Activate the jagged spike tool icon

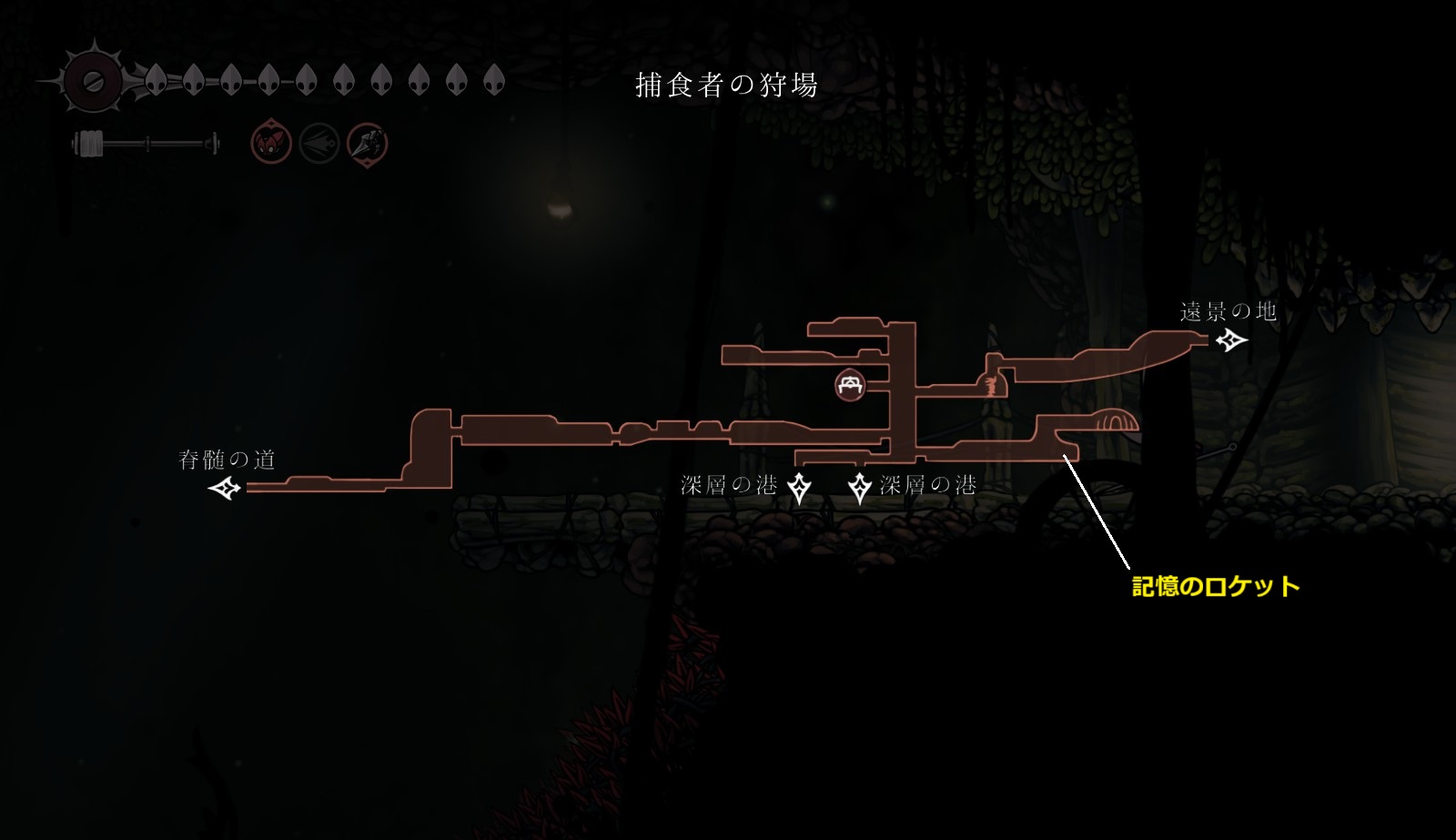(x=368, y=144)
